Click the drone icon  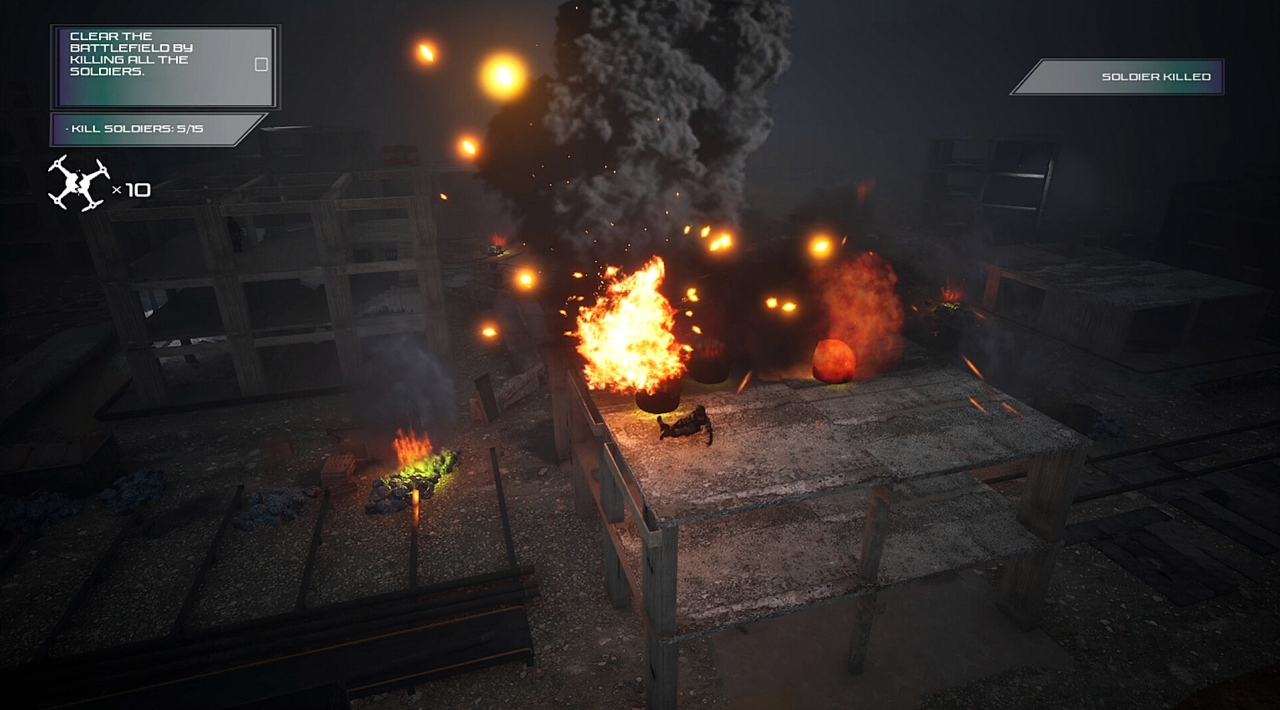(79, 184)
